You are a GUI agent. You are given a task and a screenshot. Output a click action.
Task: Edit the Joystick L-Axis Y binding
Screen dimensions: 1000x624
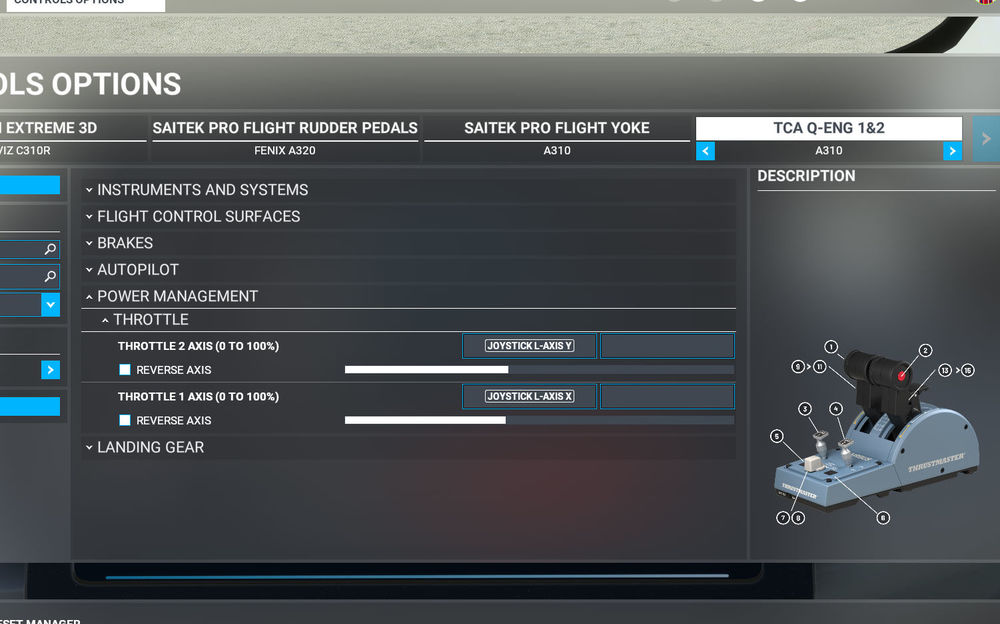(529, 346)
